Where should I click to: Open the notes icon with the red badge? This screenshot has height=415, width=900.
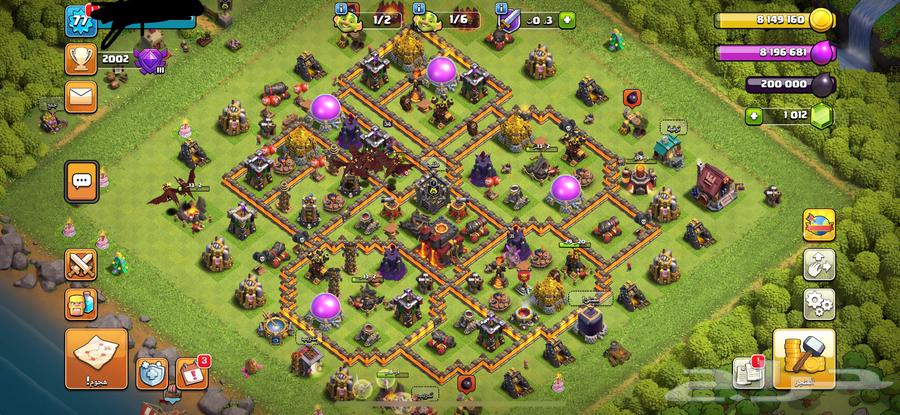[x=747, y=374]
